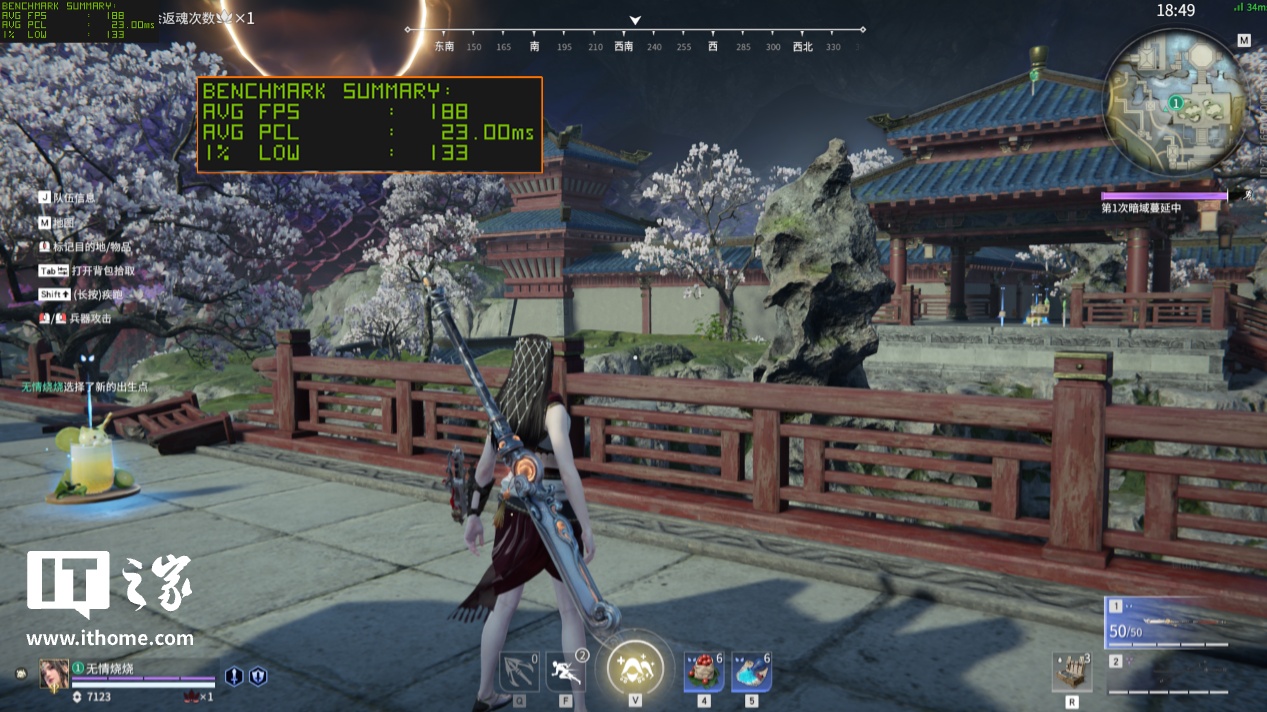Trigger the glowing golden ultimate ability
The width and height of the screenshot is (1267, 712).
coord(635,666)
